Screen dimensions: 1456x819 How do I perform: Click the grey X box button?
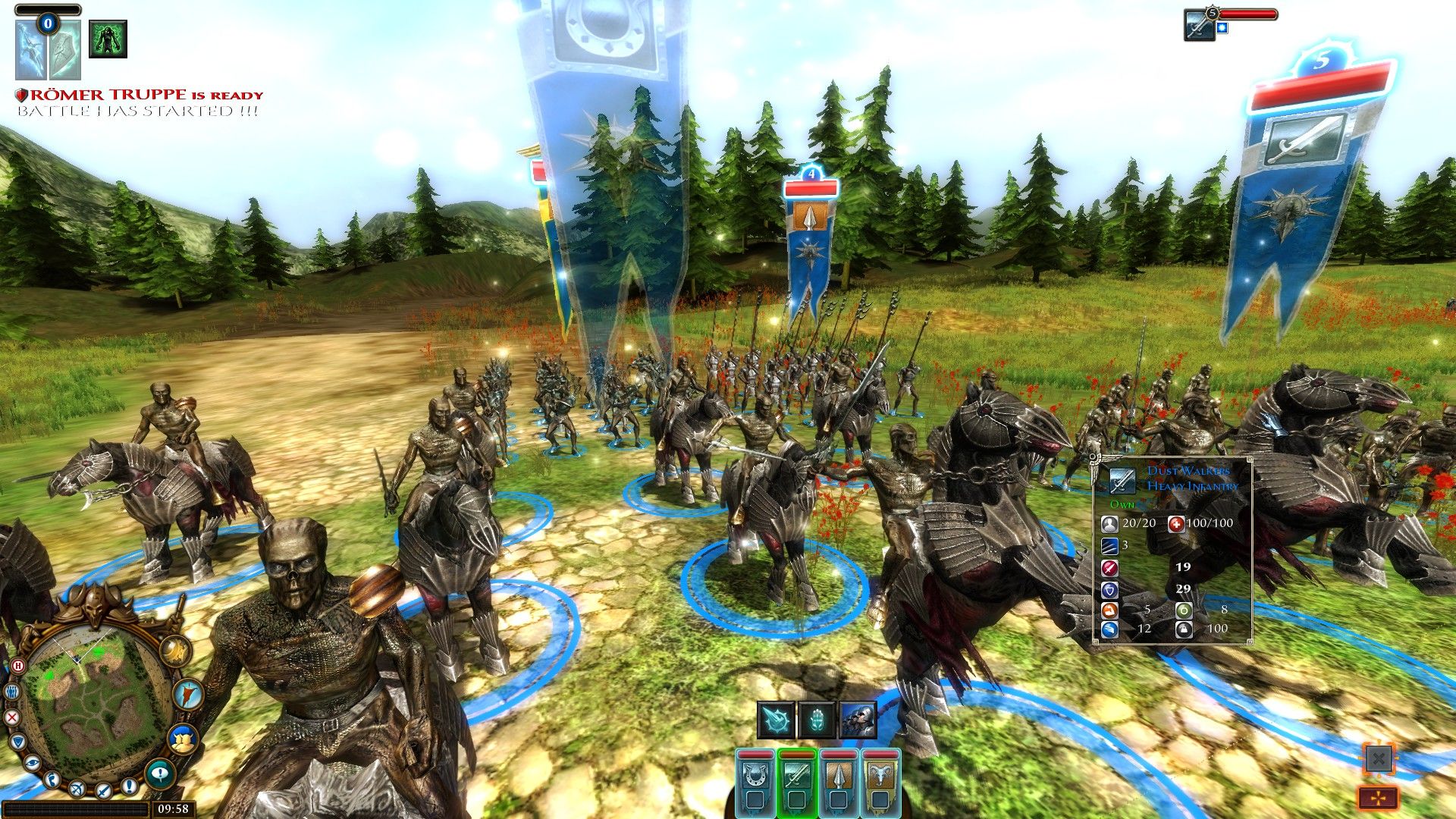(x=1379, y=758)
